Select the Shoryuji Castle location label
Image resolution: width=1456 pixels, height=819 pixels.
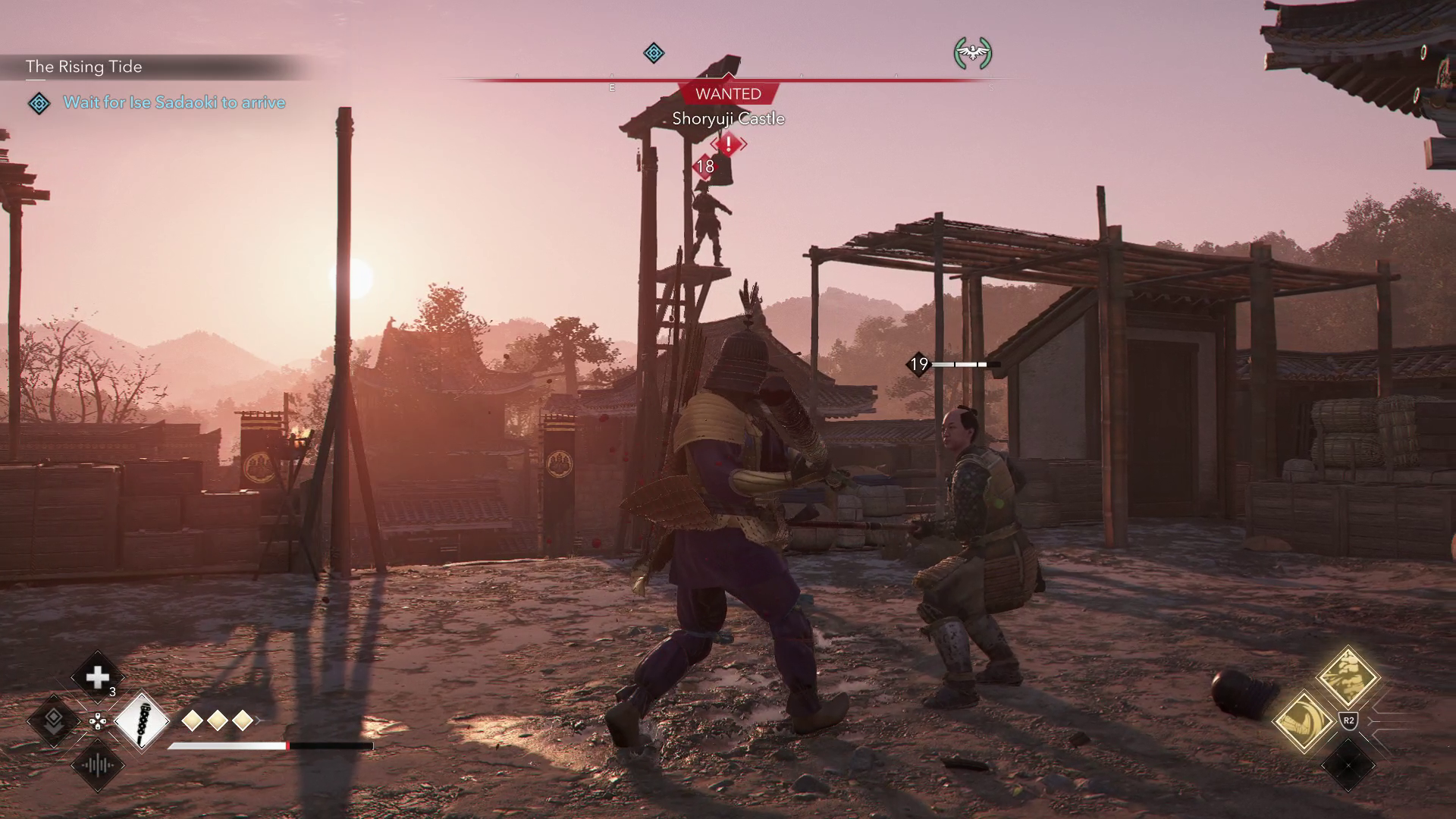click(728, 119)
